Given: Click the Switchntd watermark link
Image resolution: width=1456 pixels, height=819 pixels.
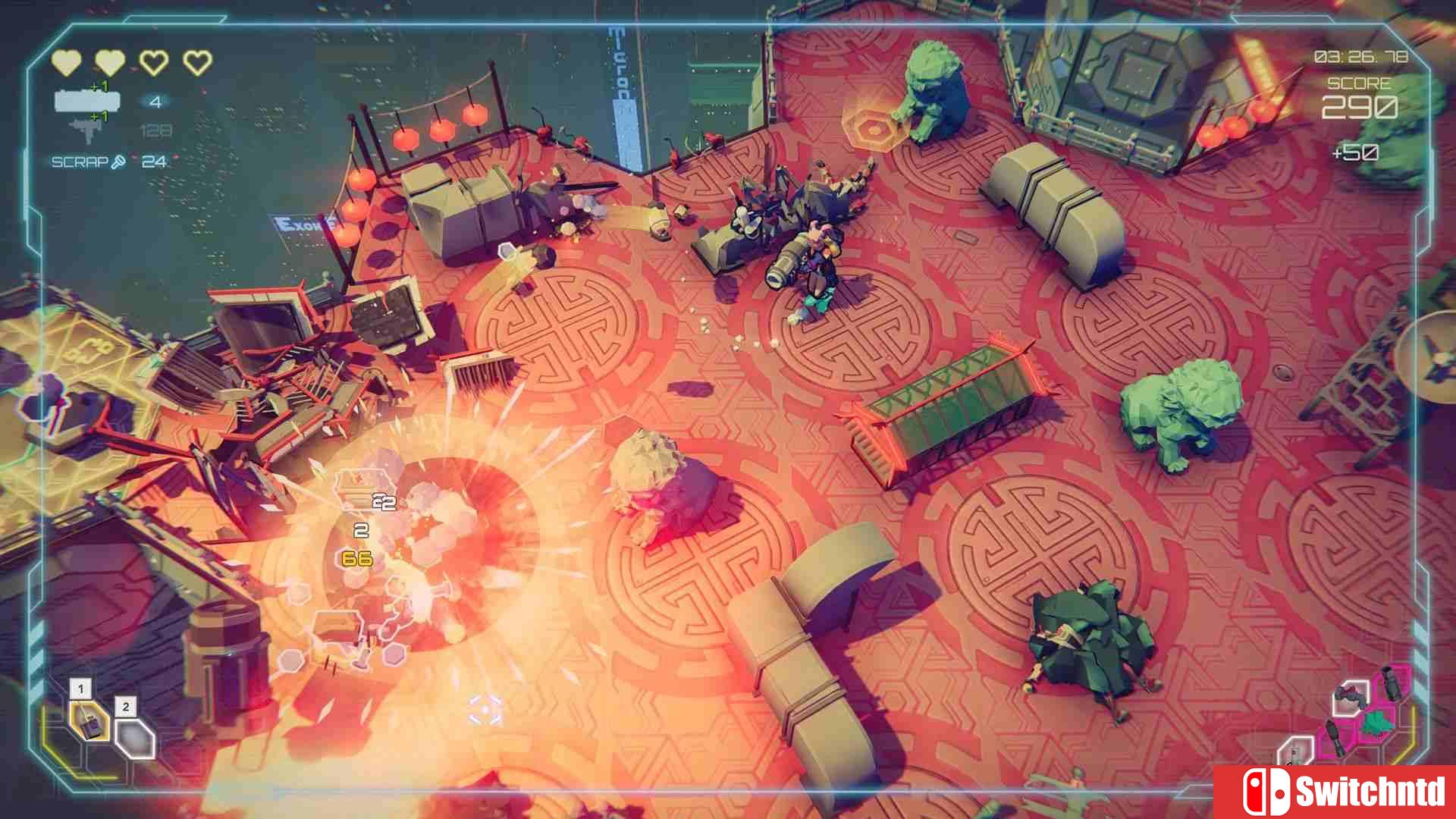Looking at the screenshot, I should [x=1373, y=790].
